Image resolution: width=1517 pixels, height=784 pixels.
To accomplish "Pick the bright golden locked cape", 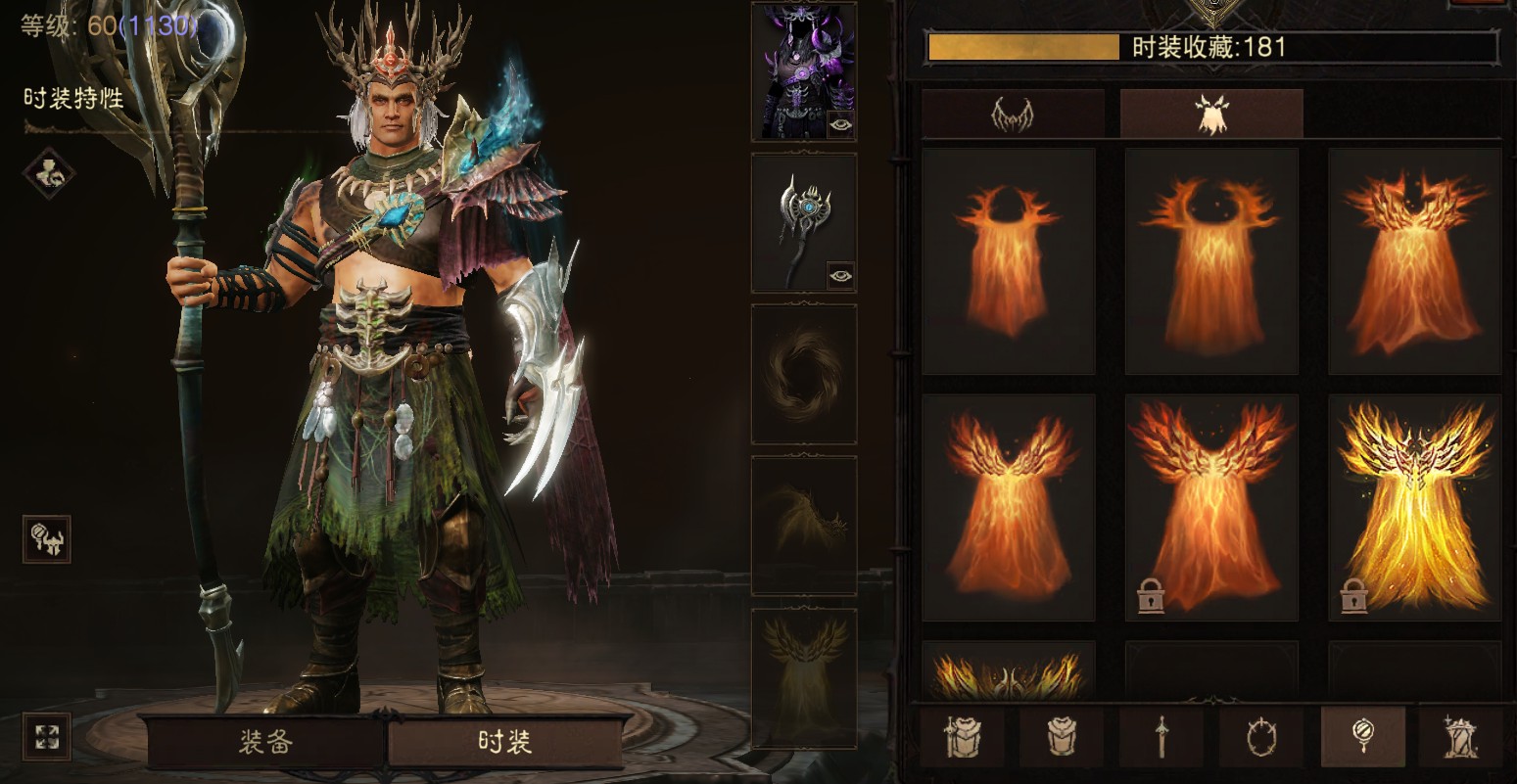I will click(x=1414, y=507).
